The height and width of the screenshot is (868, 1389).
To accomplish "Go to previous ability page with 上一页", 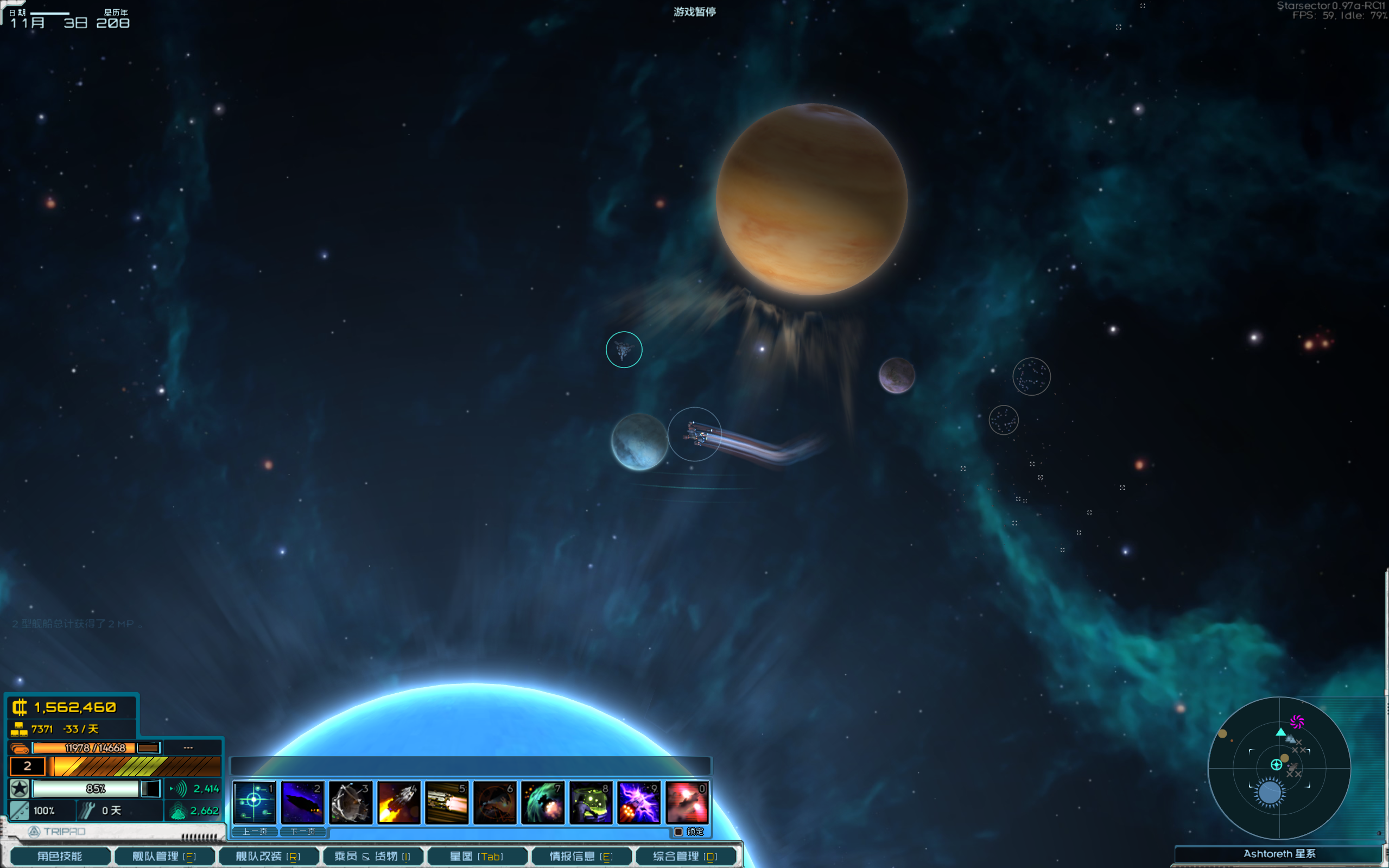I will coord(255,831).
